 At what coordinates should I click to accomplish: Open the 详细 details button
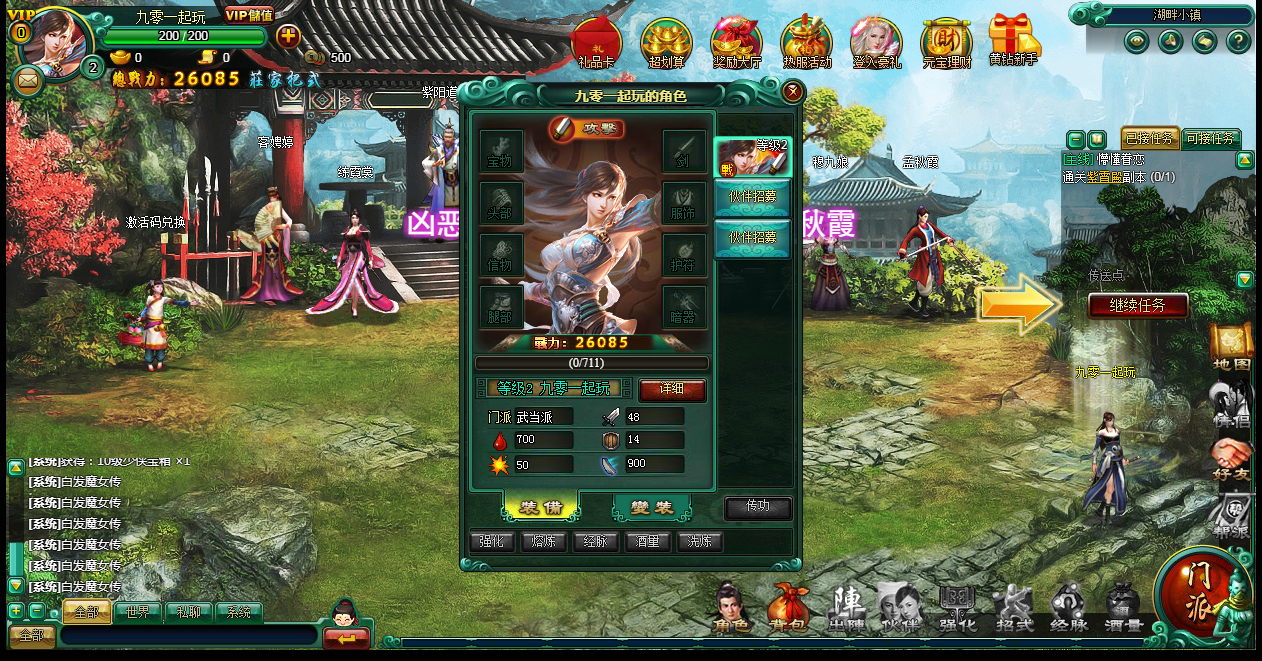[x=672, y=389]
